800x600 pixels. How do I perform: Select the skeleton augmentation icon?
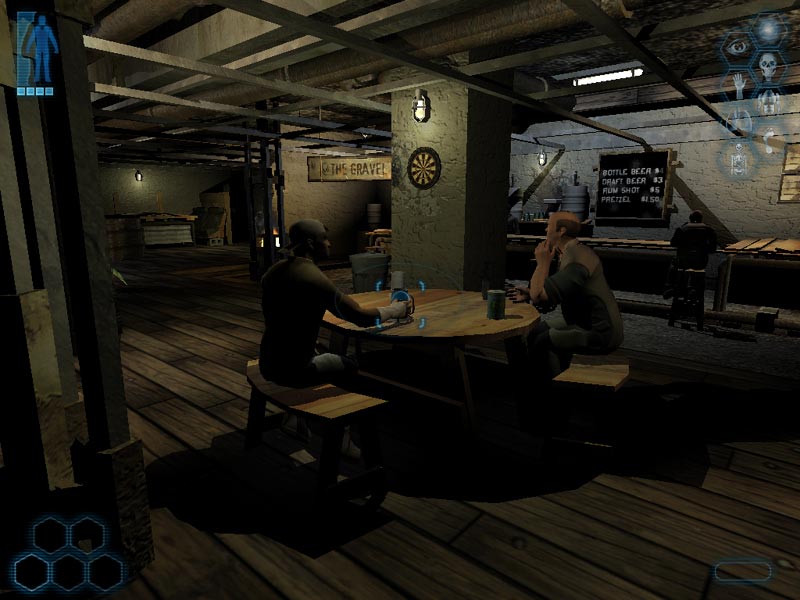(738, 159)
